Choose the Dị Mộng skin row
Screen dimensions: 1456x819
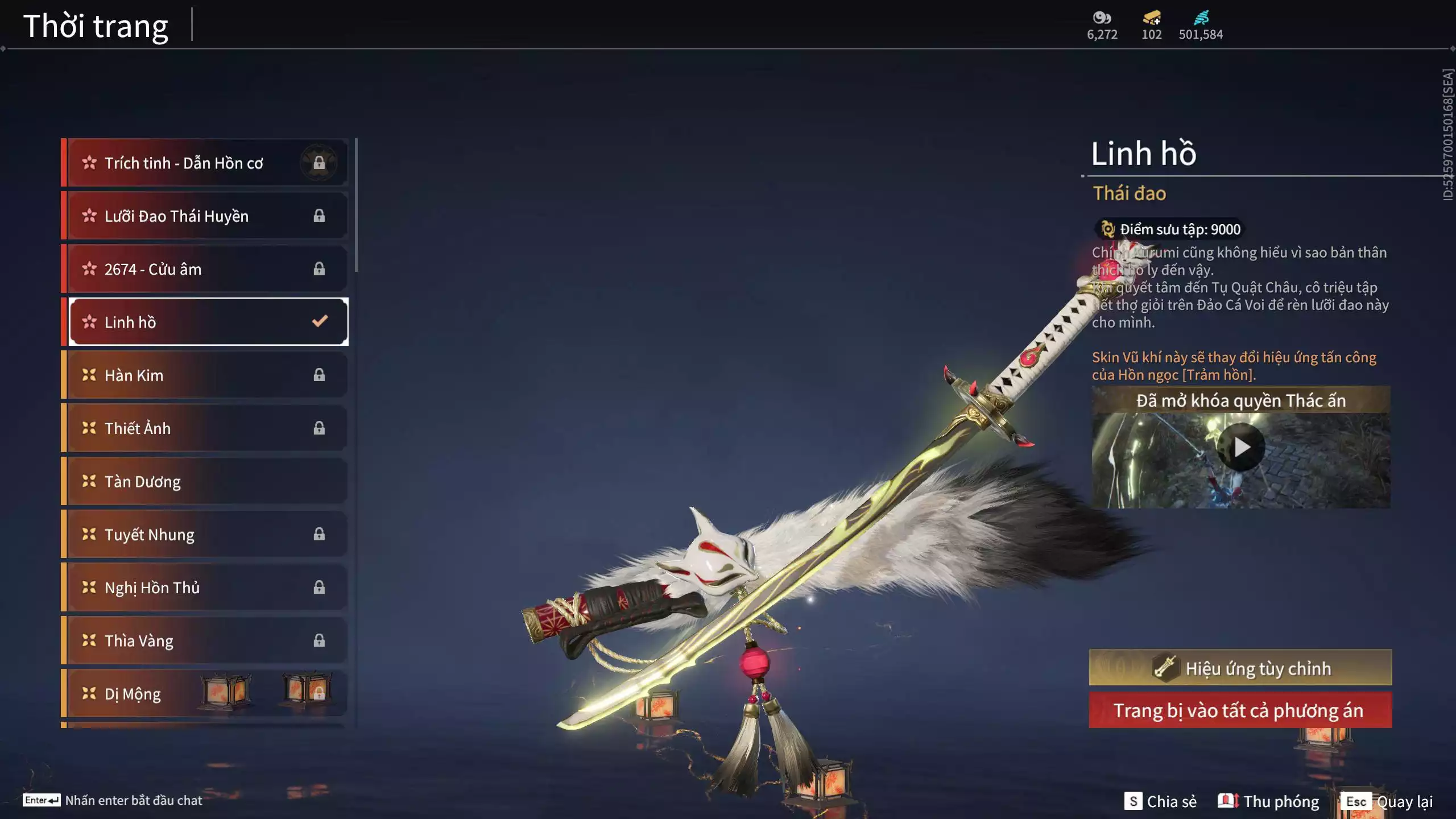click(x=205, y=694)
